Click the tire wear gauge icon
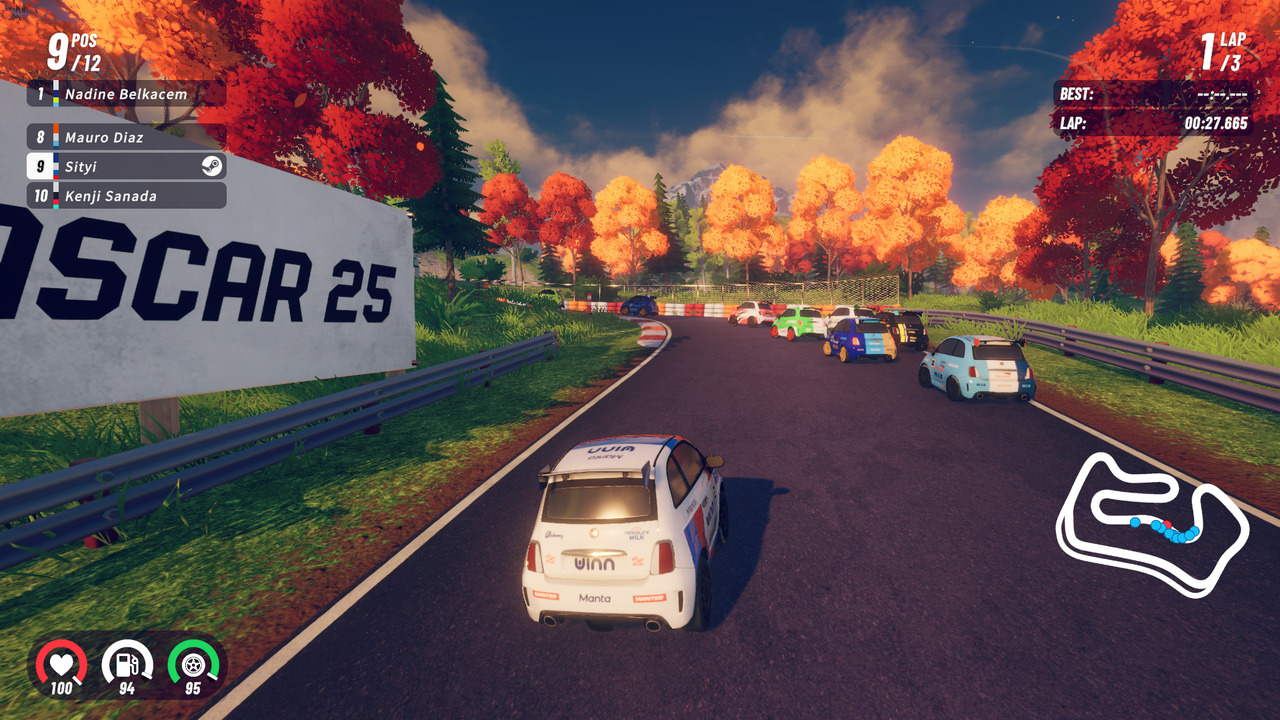The width and height of the screenshot is (1280, 720). click(193, 664)
